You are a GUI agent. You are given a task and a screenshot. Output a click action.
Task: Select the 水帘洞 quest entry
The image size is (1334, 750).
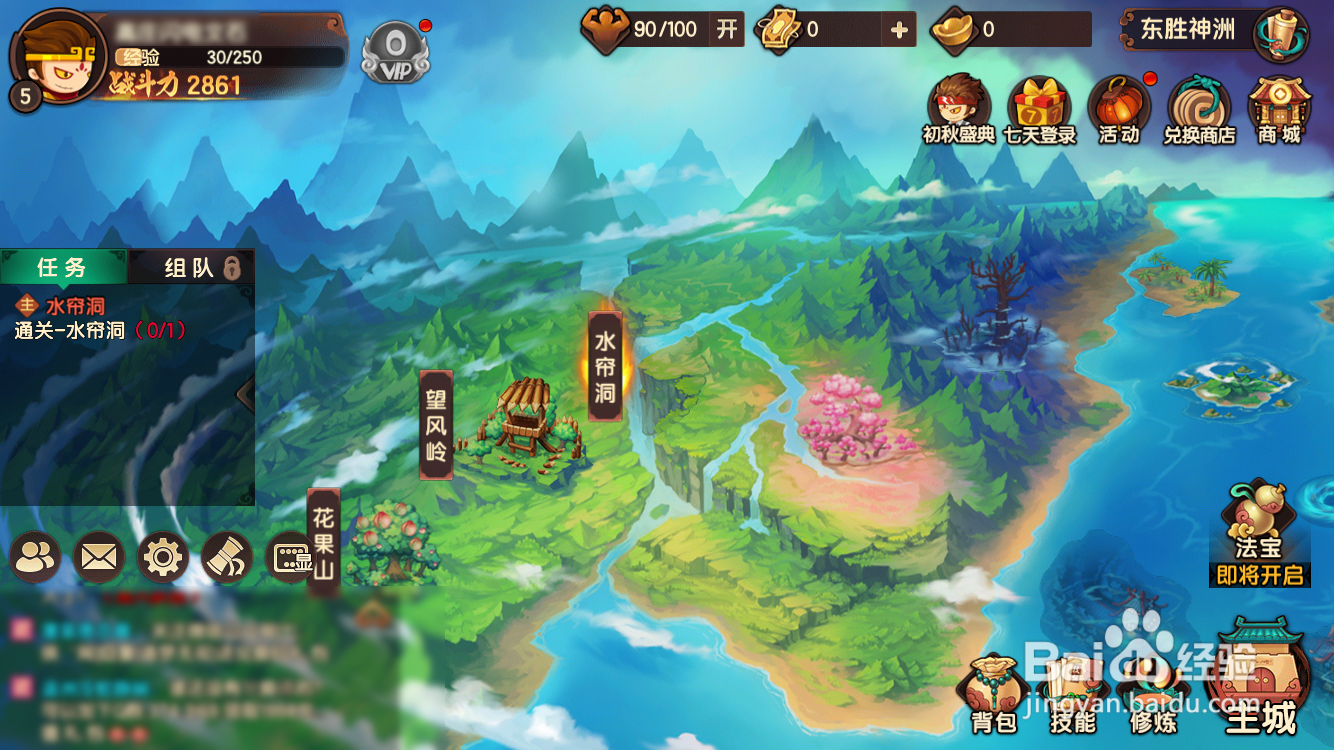[x=100, y=318]
